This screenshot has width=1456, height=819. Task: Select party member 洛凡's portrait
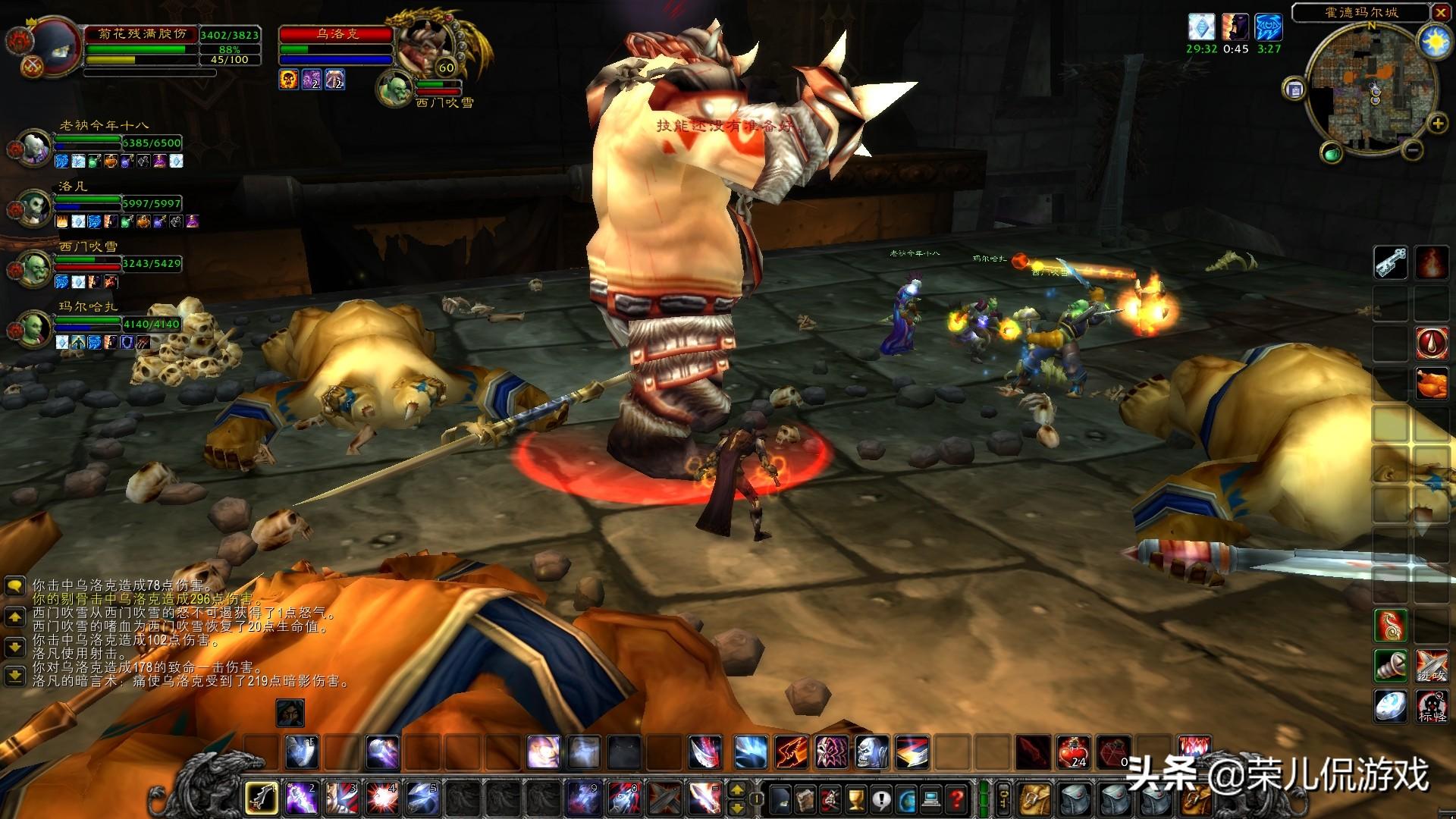point(33,207)
